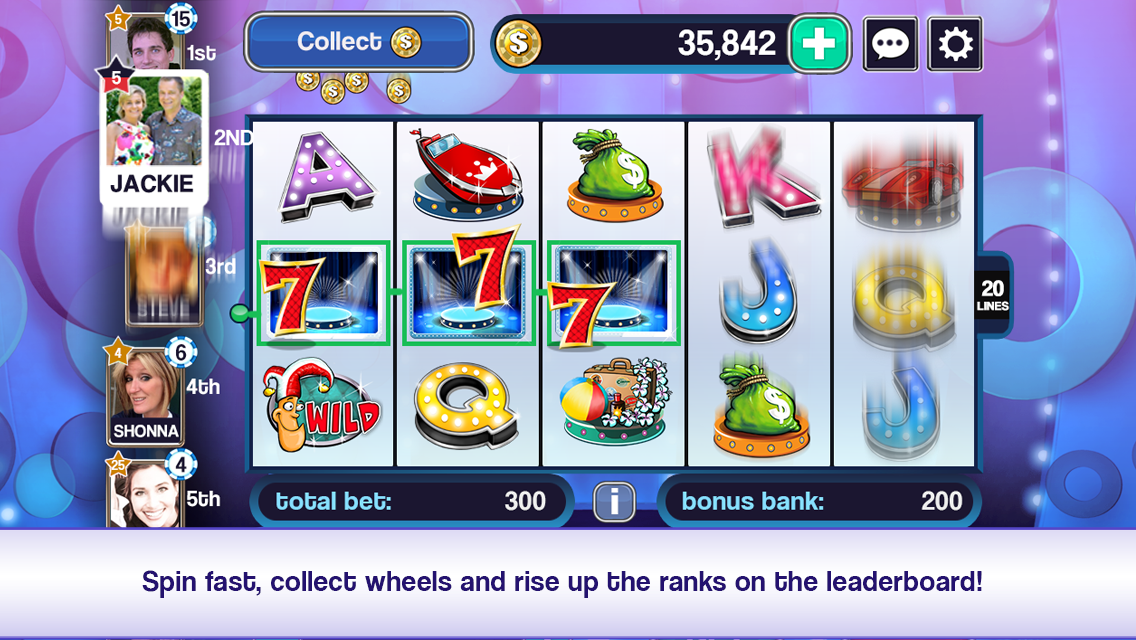
Task: Open the bonus bank panel
Action: [820, 501]
